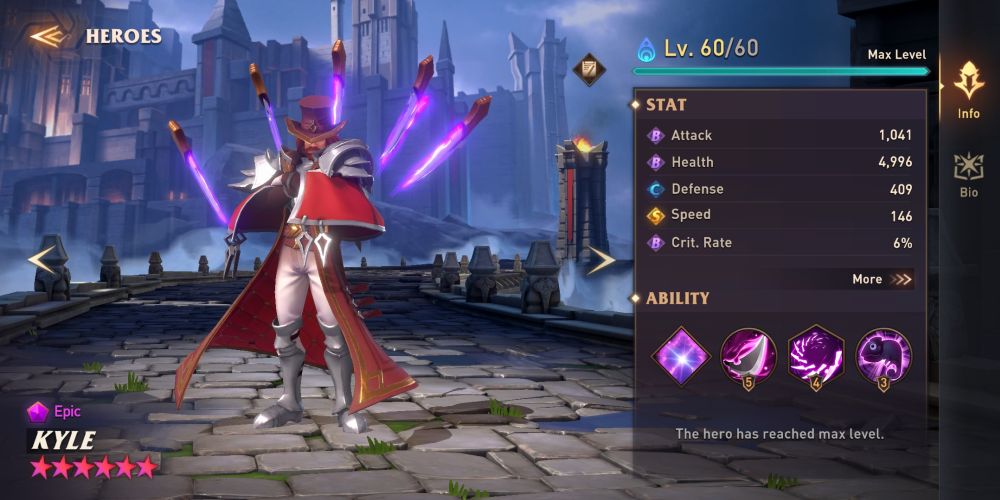Select the purple diamond star ability icon

click(x=681, y=355)
